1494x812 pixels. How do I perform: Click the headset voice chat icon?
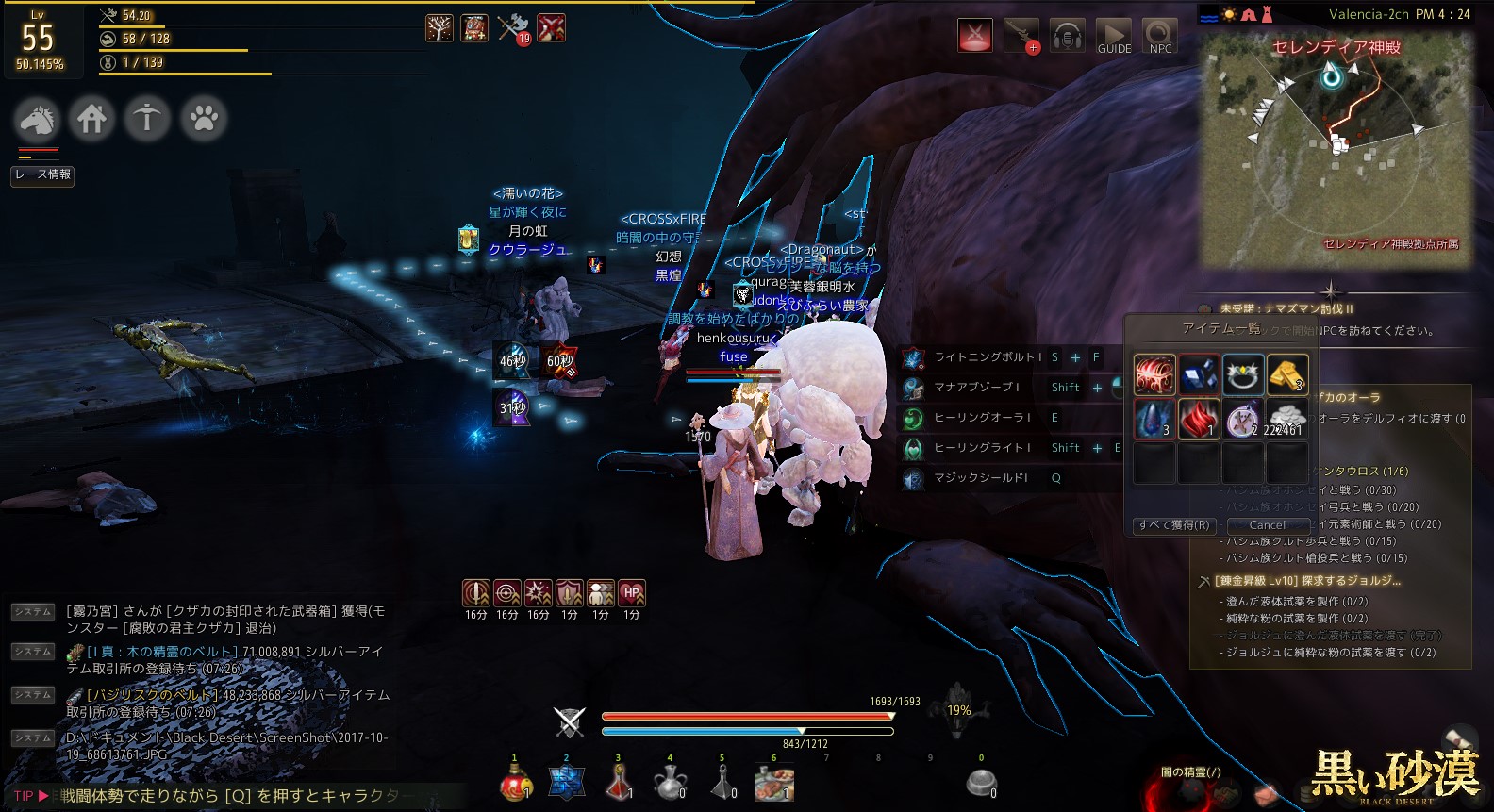point(1068,37)
